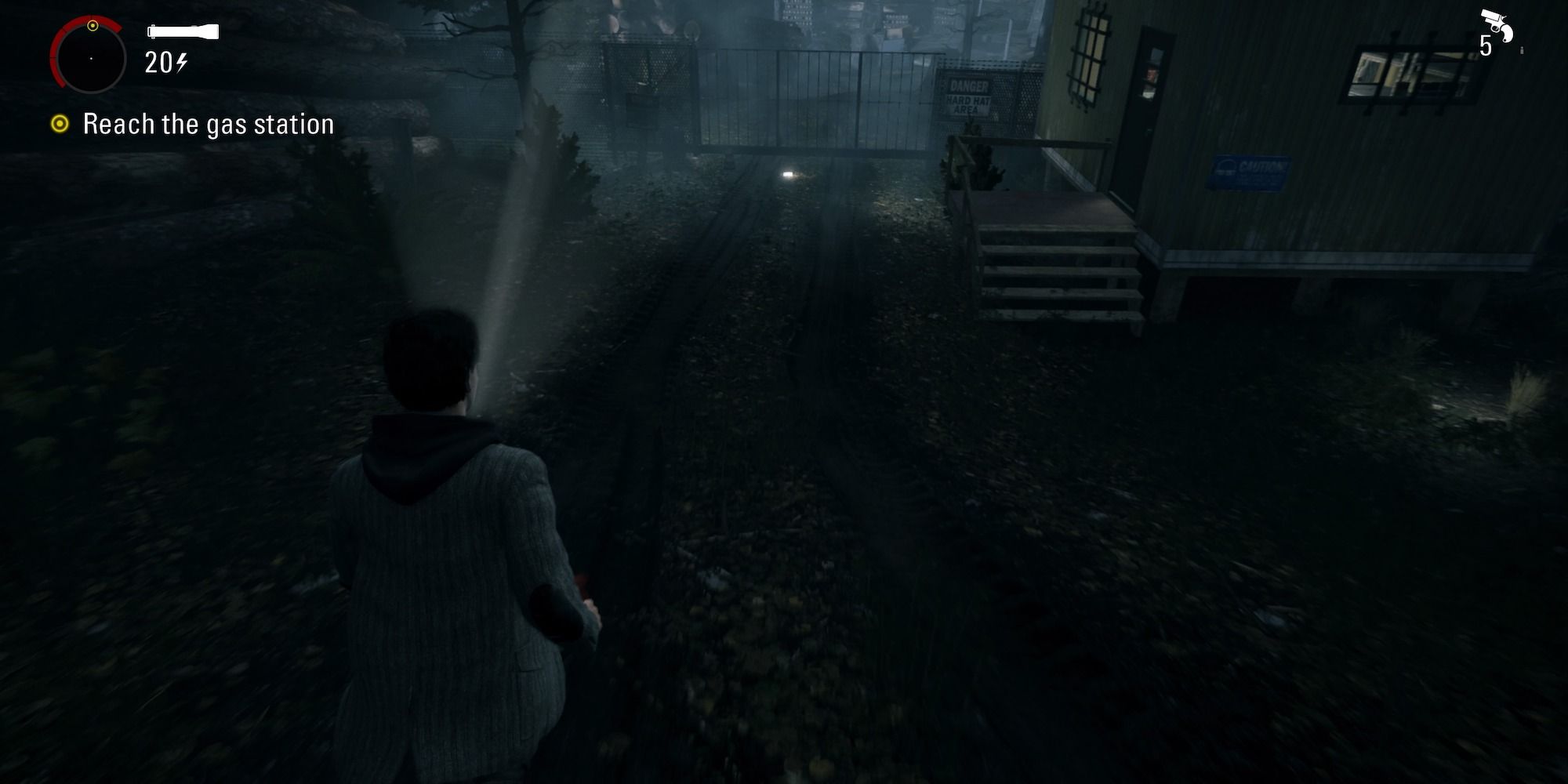
Task: Click the yellow dot inside the energy gauge
Action: [x=94, y=27]
